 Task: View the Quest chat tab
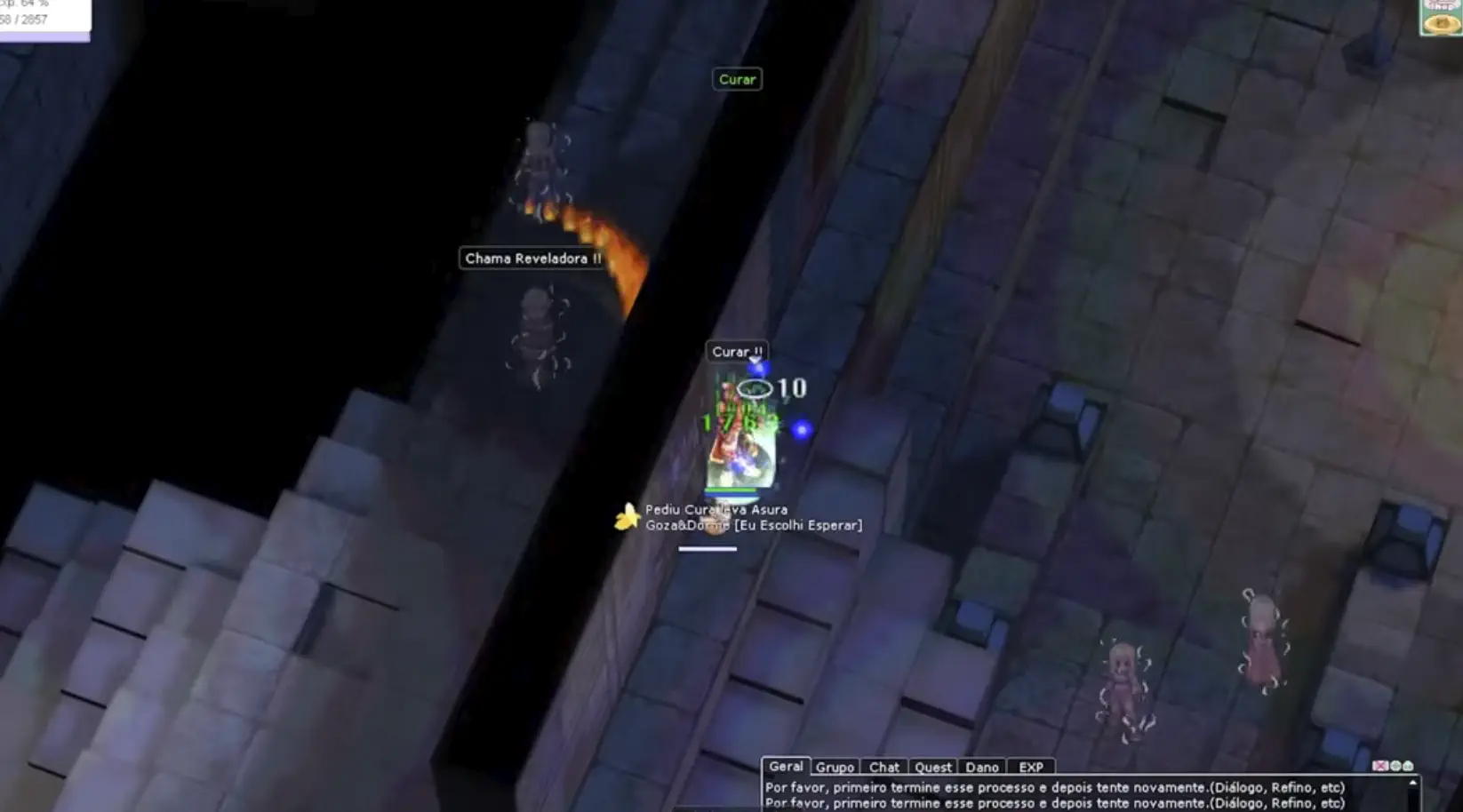click(x=932, y=767)
